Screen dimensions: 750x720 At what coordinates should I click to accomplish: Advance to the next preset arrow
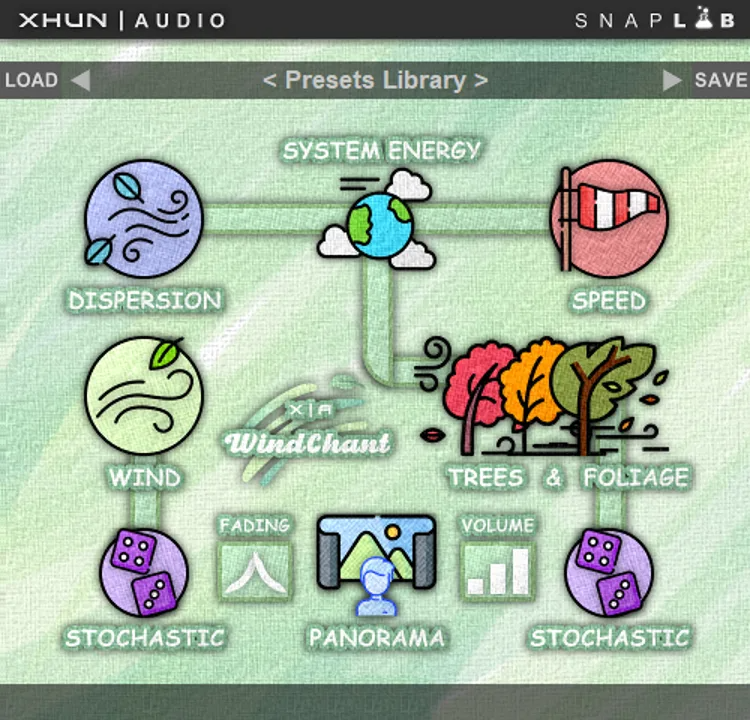(x=673, y=80)
